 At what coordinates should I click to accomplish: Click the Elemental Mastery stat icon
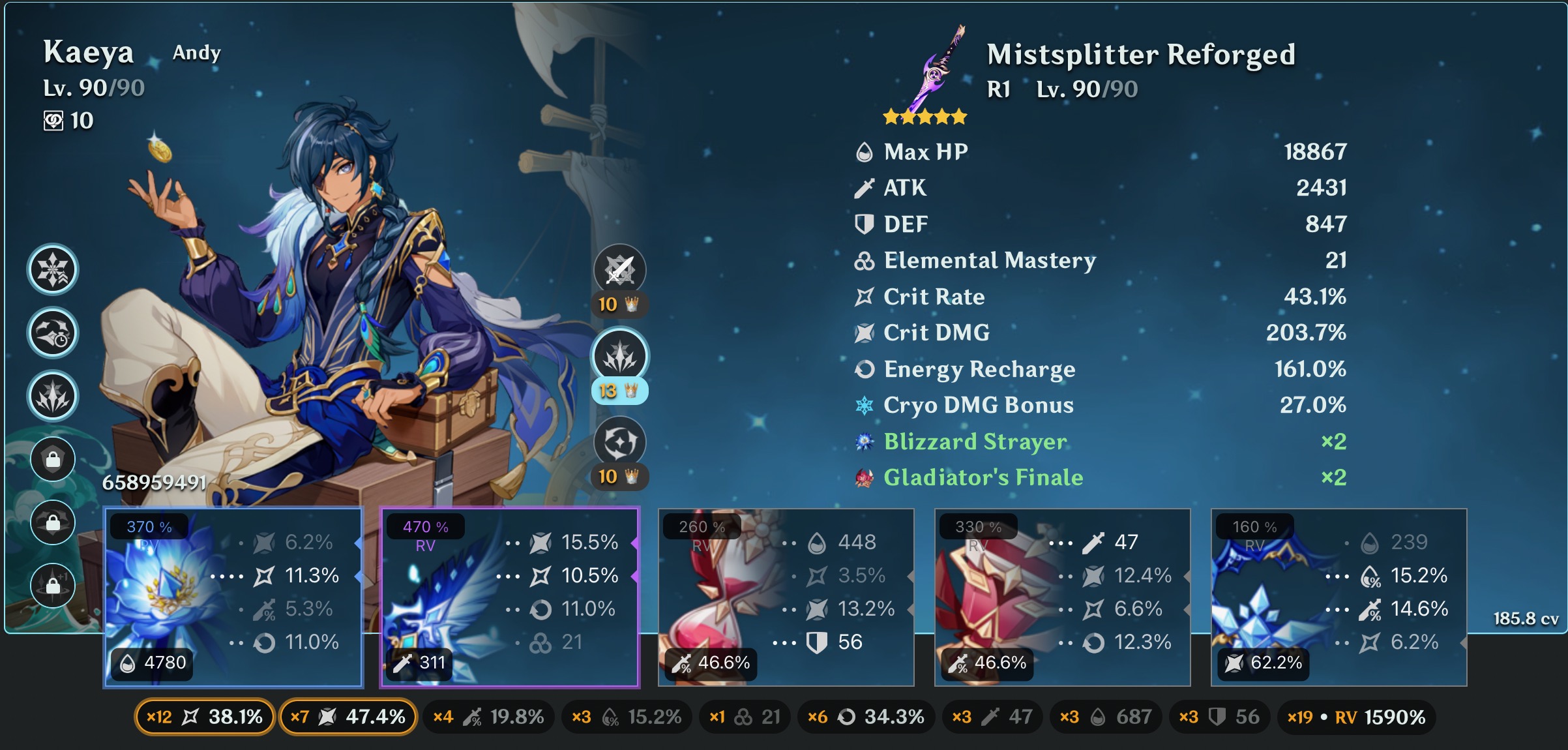click(x=865, y=260)
